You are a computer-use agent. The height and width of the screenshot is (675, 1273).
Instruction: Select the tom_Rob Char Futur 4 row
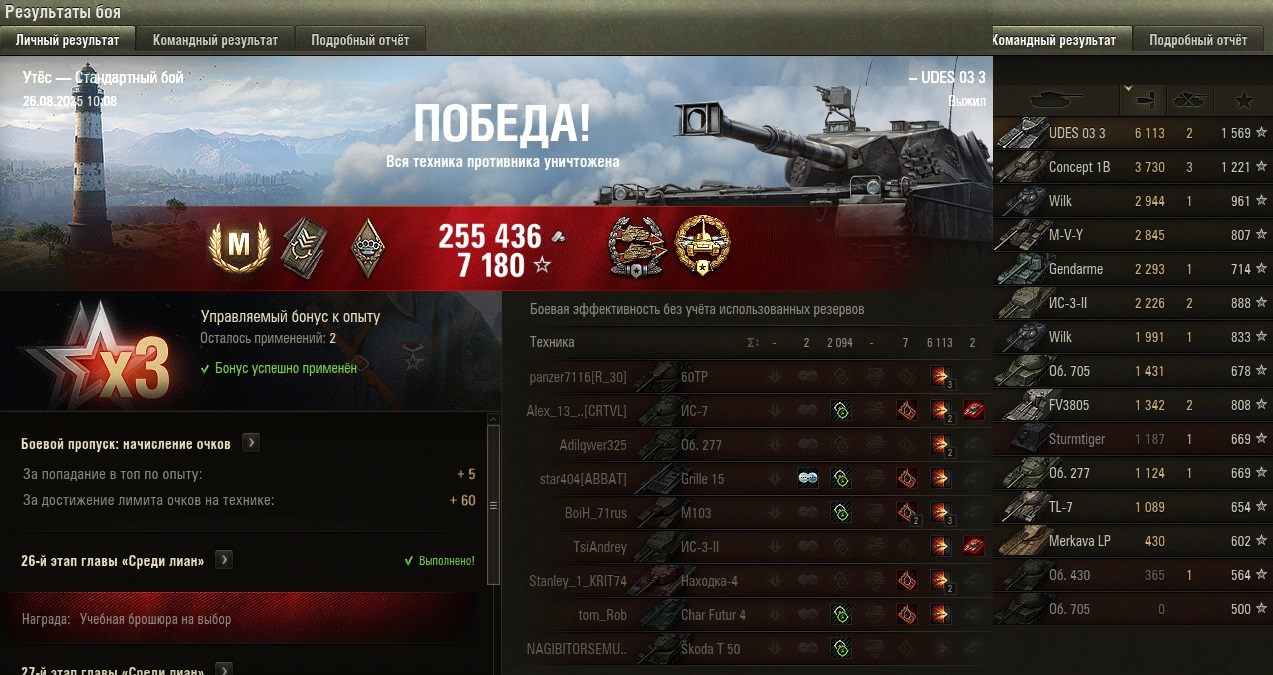[700, 615]
